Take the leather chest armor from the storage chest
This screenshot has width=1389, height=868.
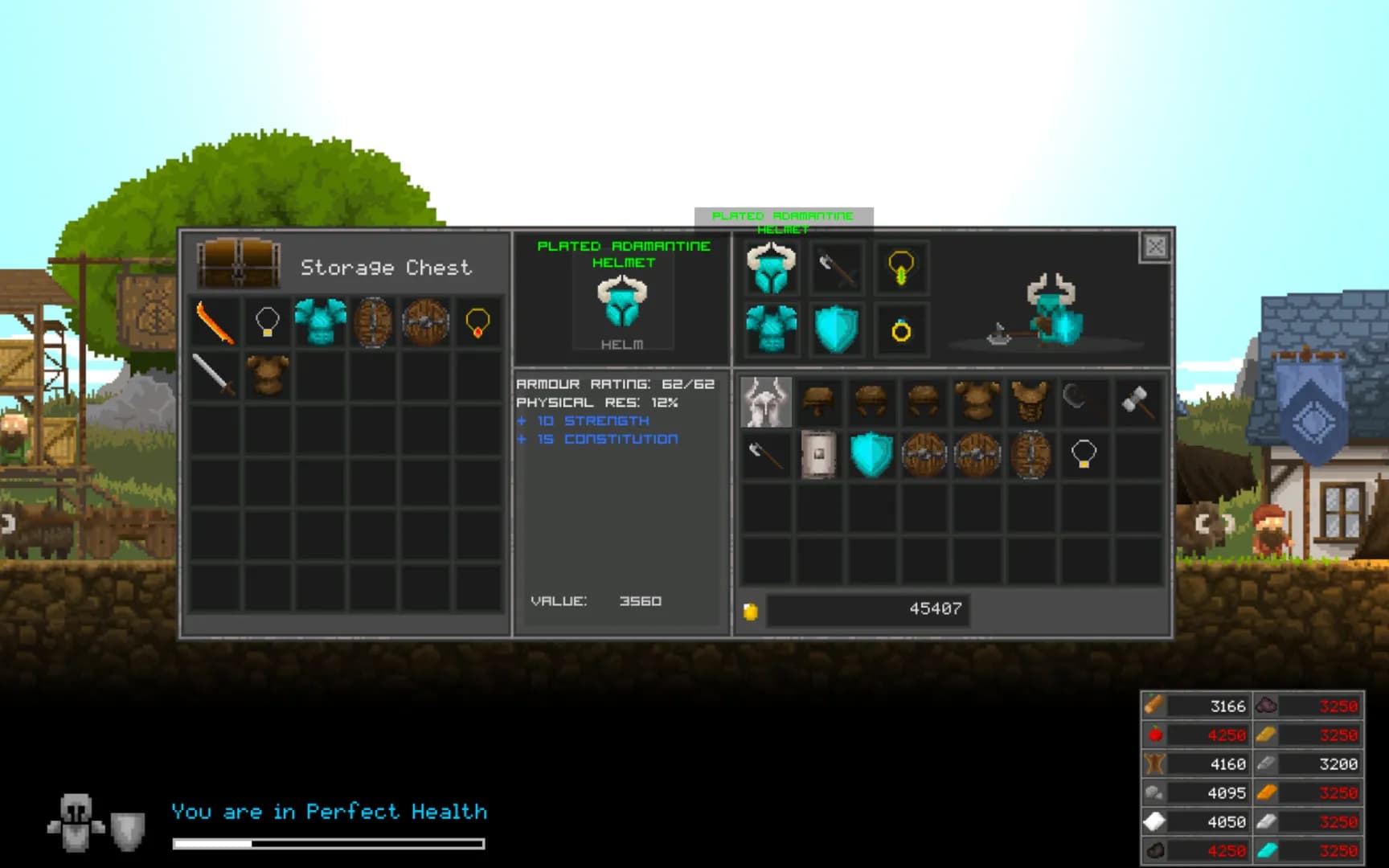click(267, 375)
